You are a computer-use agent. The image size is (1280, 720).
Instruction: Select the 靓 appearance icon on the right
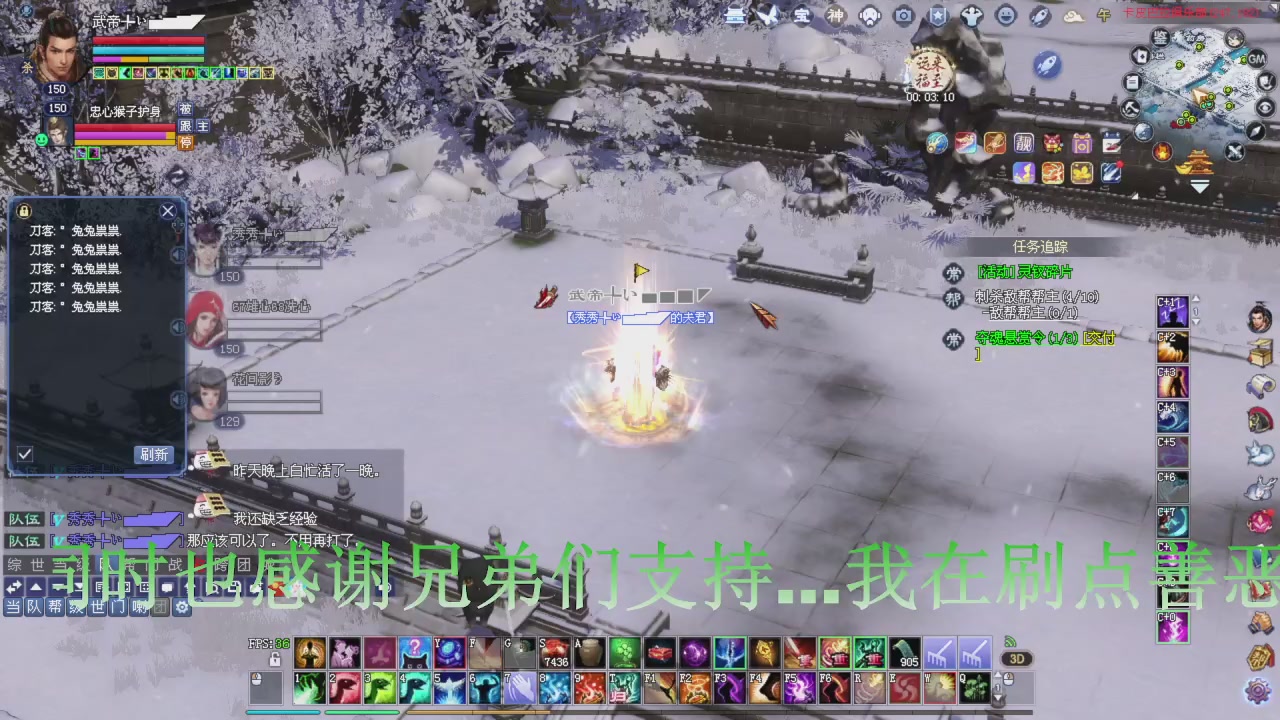[1024, 145]
